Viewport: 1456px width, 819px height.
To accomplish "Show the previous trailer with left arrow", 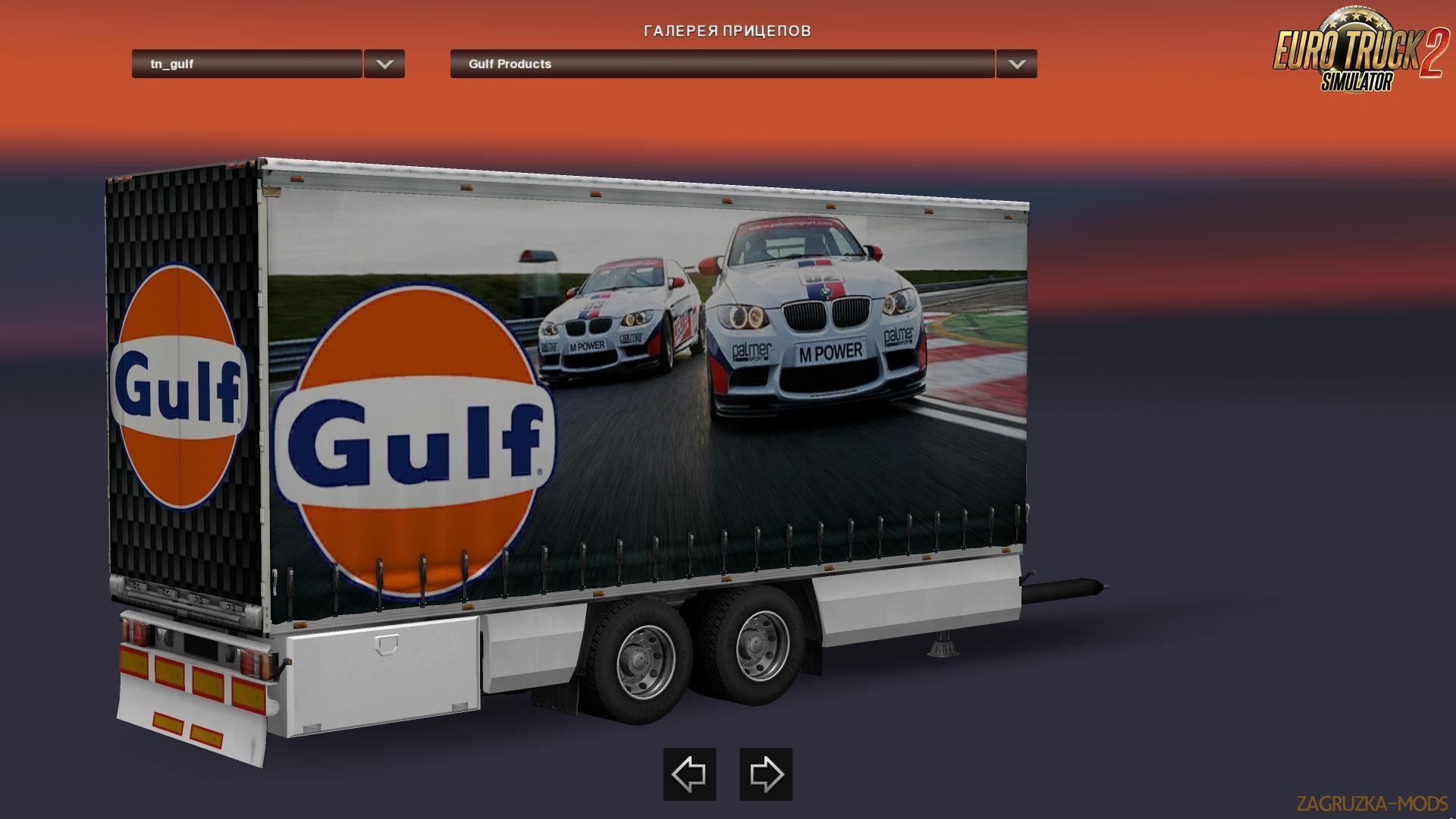I will coord(689,774).
